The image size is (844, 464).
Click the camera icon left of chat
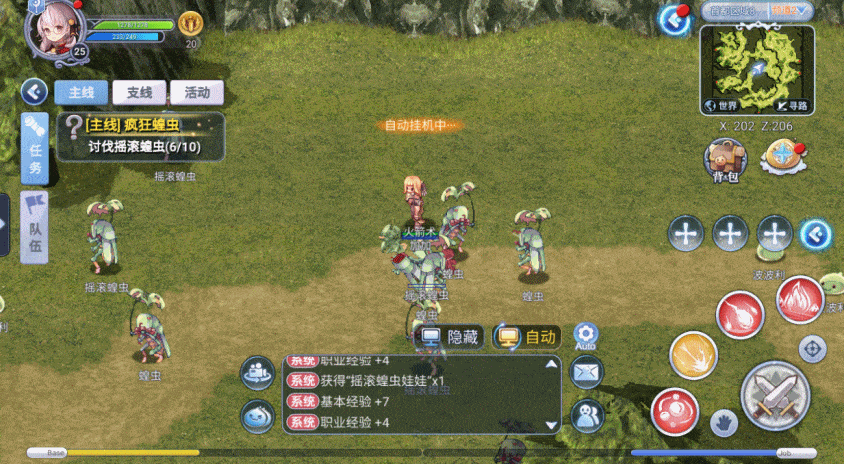pyautogui.click(x=258, y=373)
